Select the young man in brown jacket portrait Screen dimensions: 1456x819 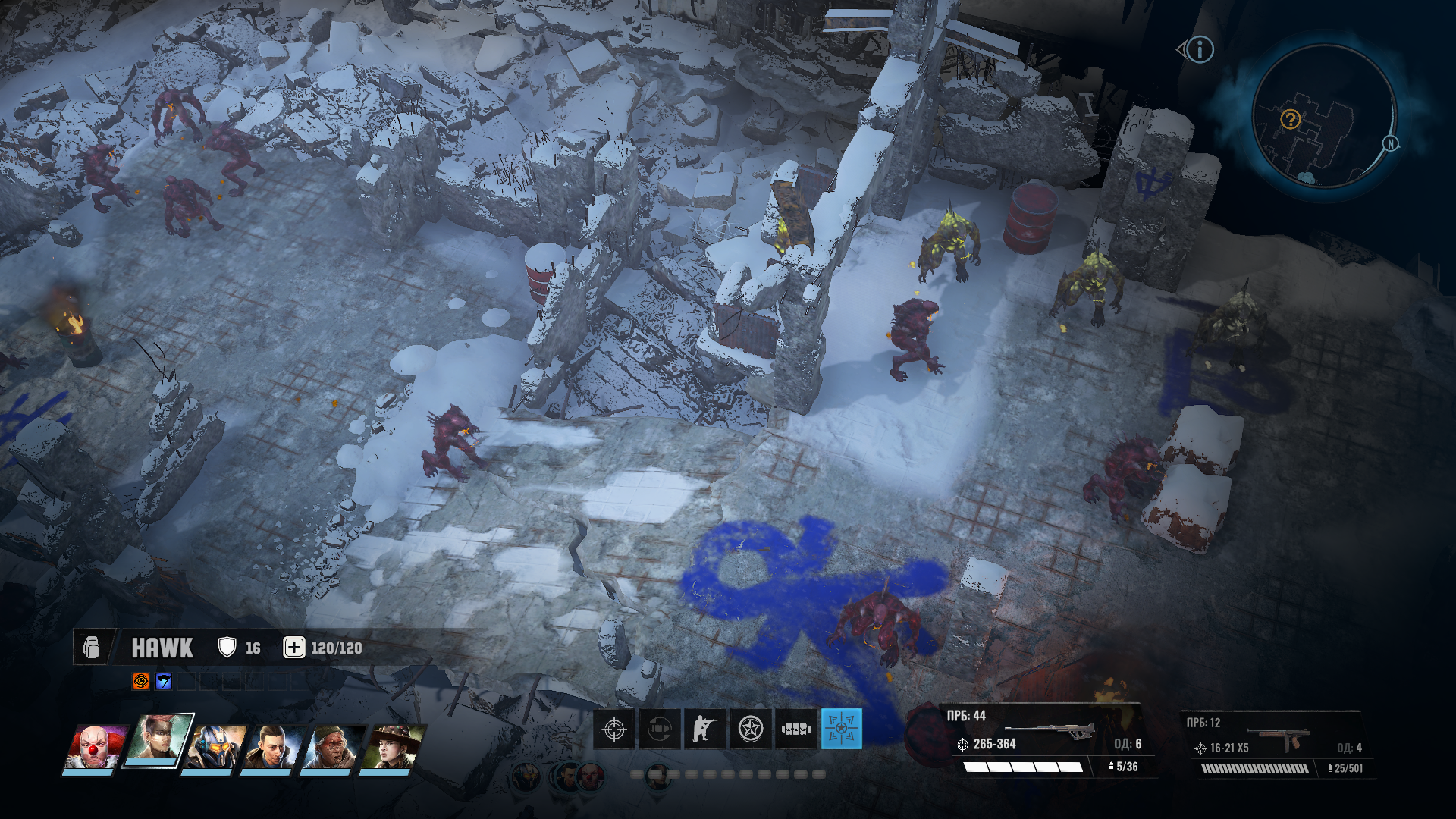[x=273, y=747]
